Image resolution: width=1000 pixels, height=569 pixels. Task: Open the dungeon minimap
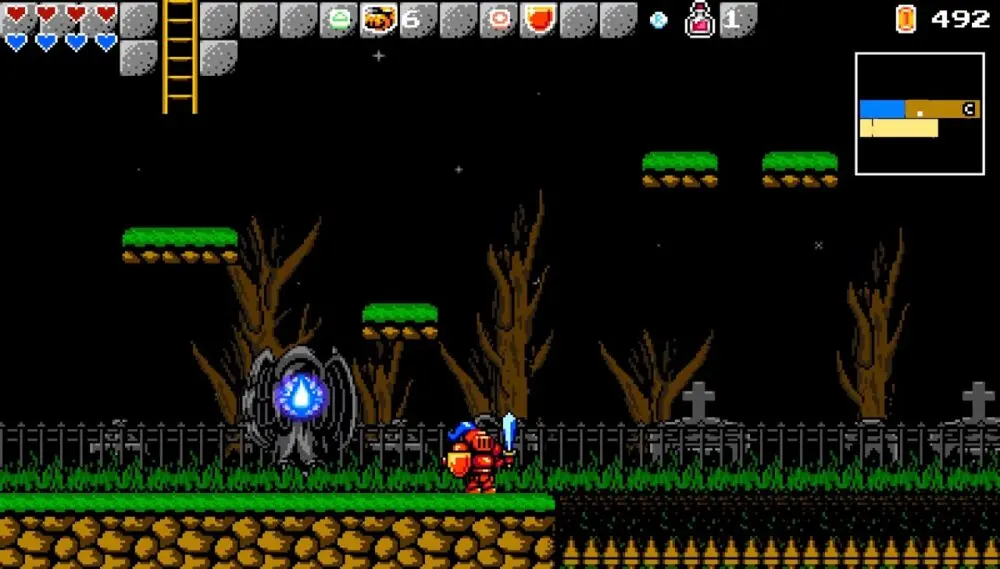pos(919,114)
